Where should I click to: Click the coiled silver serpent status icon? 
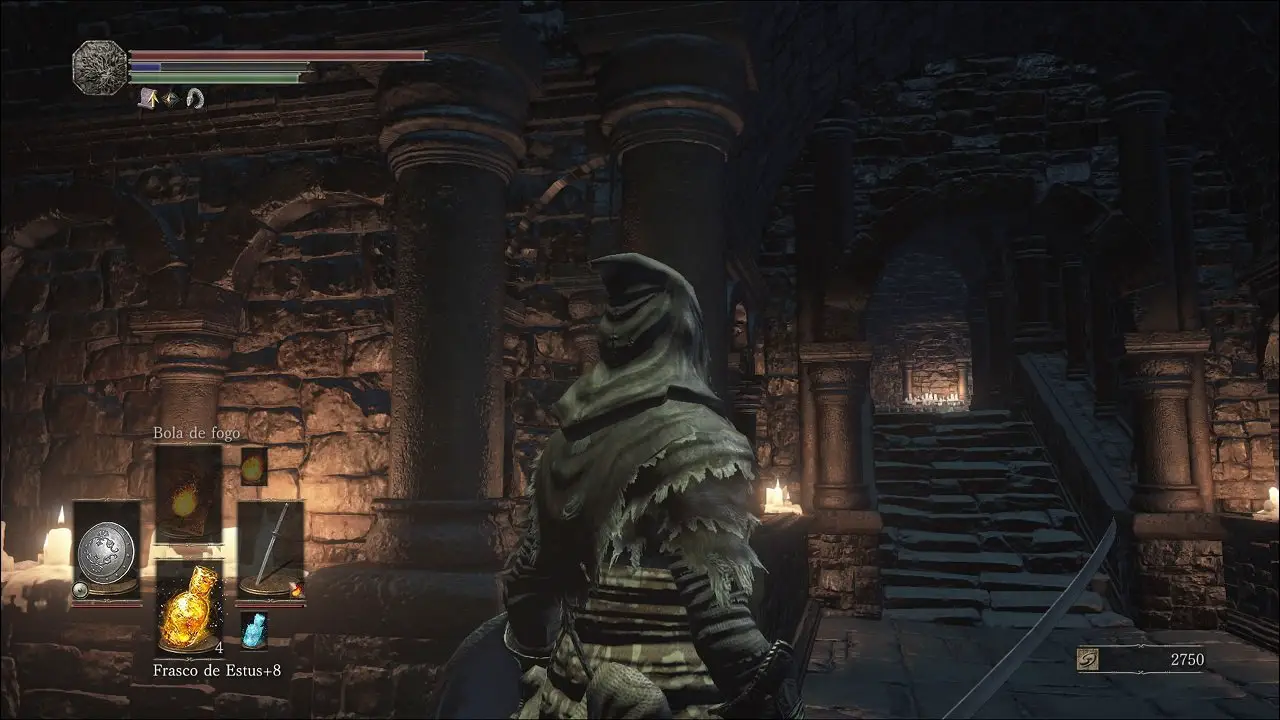(x=195, y=98)
